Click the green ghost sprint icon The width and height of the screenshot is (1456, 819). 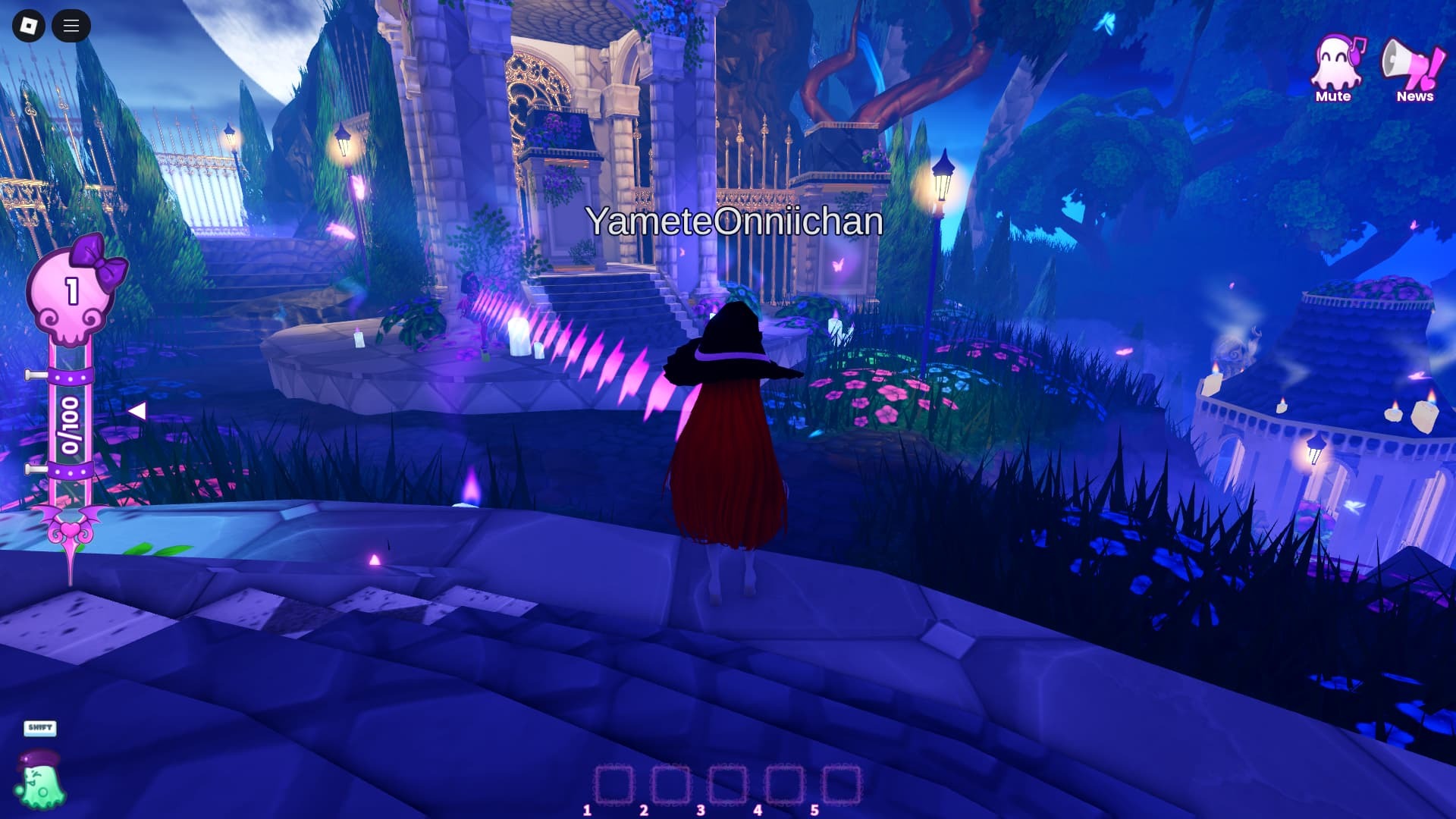click(40, 783)
